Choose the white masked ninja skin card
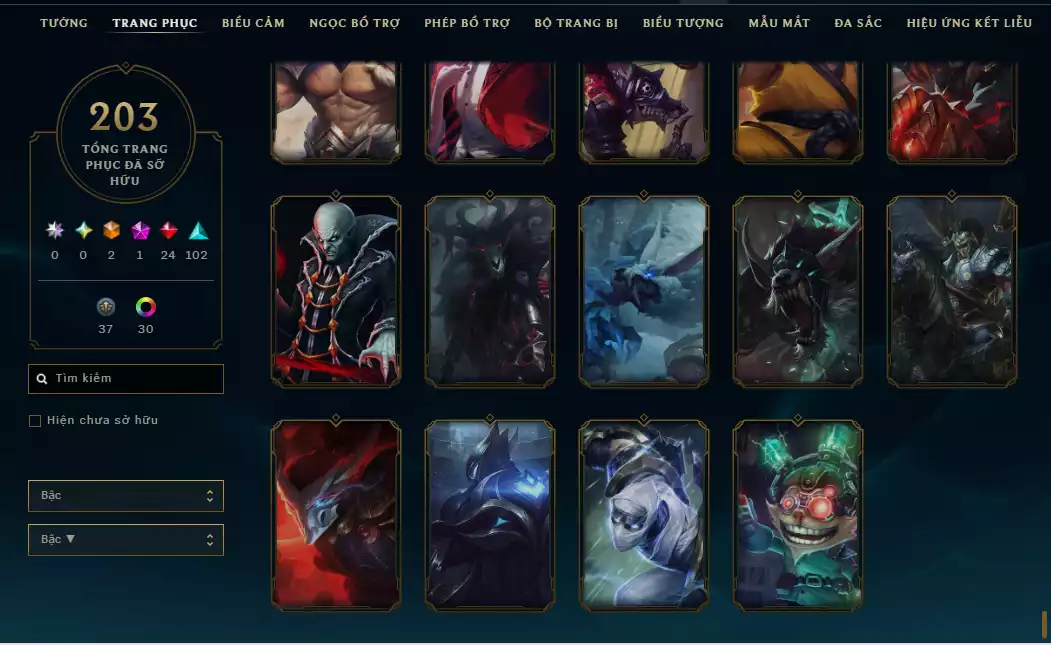 [x=644, y=515]
